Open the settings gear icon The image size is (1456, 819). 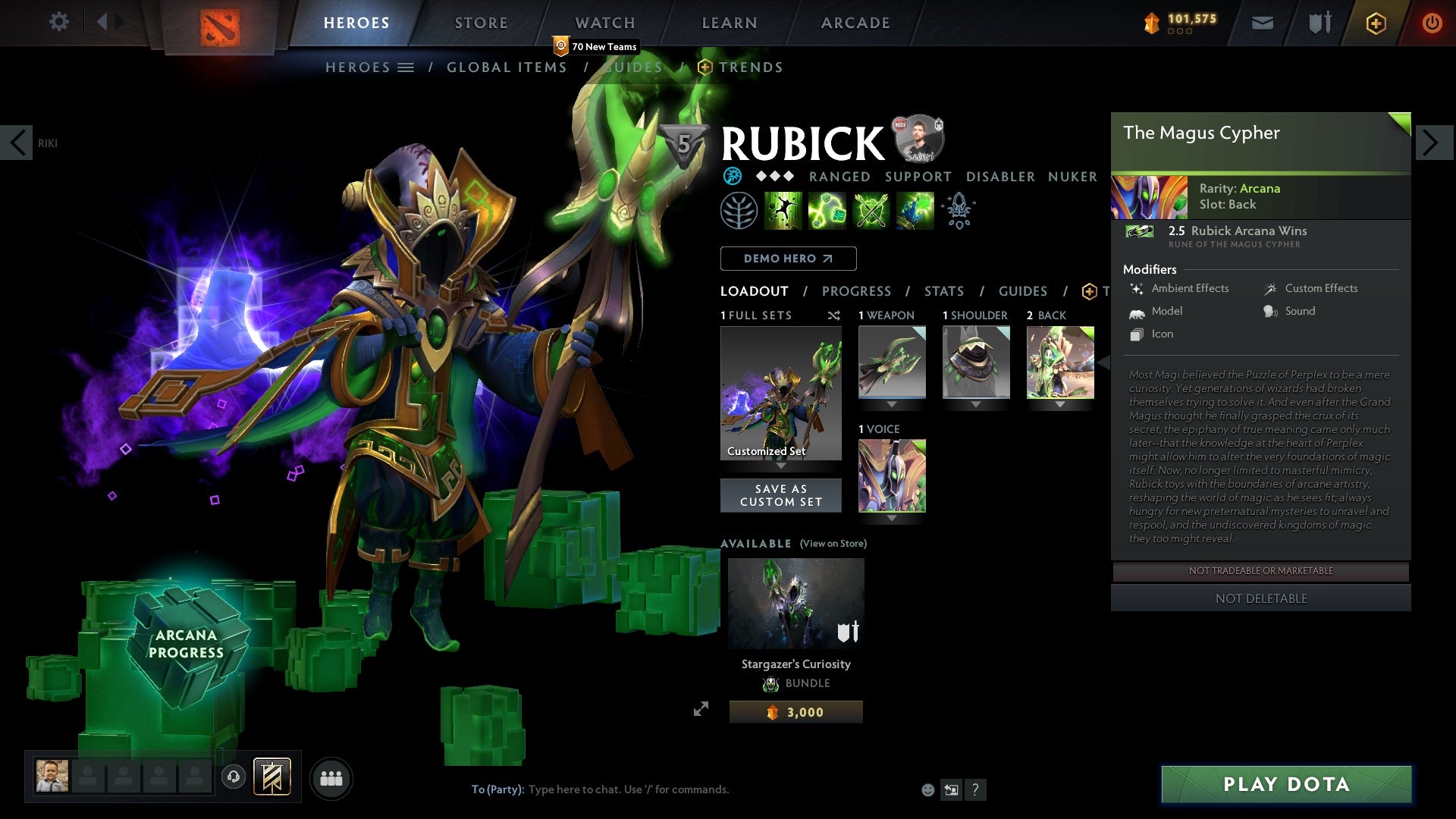point(58,22)
